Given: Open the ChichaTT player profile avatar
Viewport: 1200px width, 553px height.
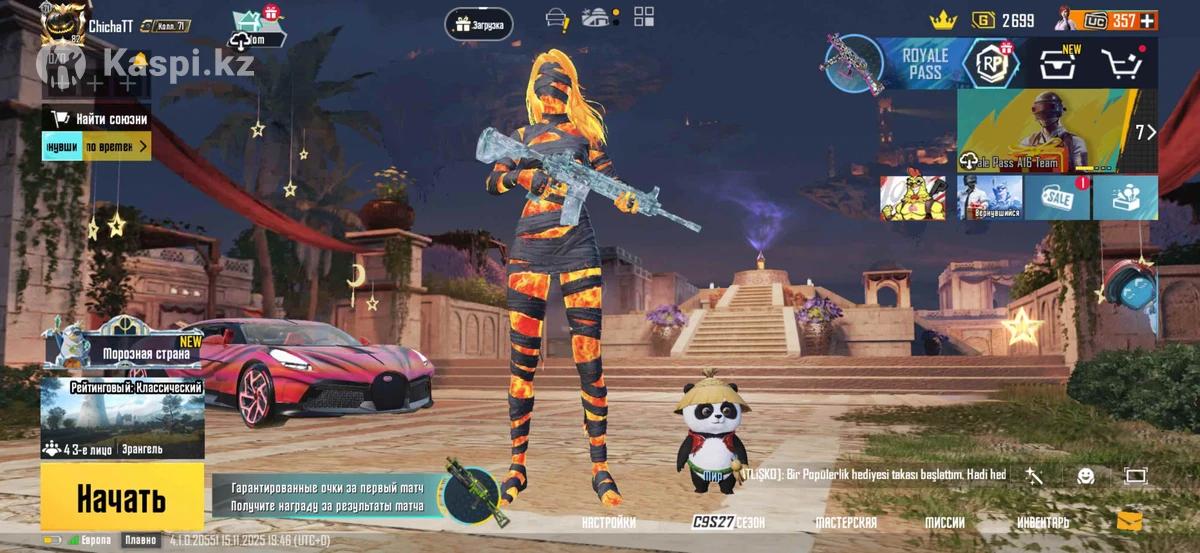Looking at the screenshot, I should [x=60, y=22].
